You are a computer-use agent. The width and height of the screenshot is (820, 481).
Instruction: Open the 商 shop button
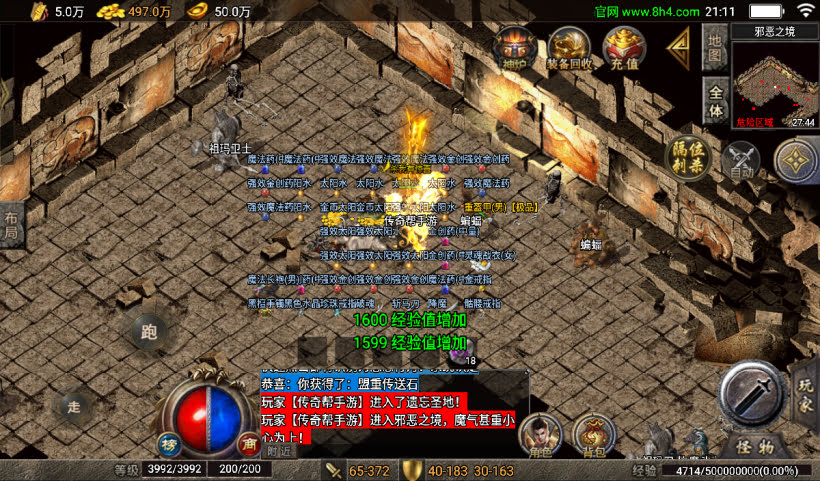[250, 445]
